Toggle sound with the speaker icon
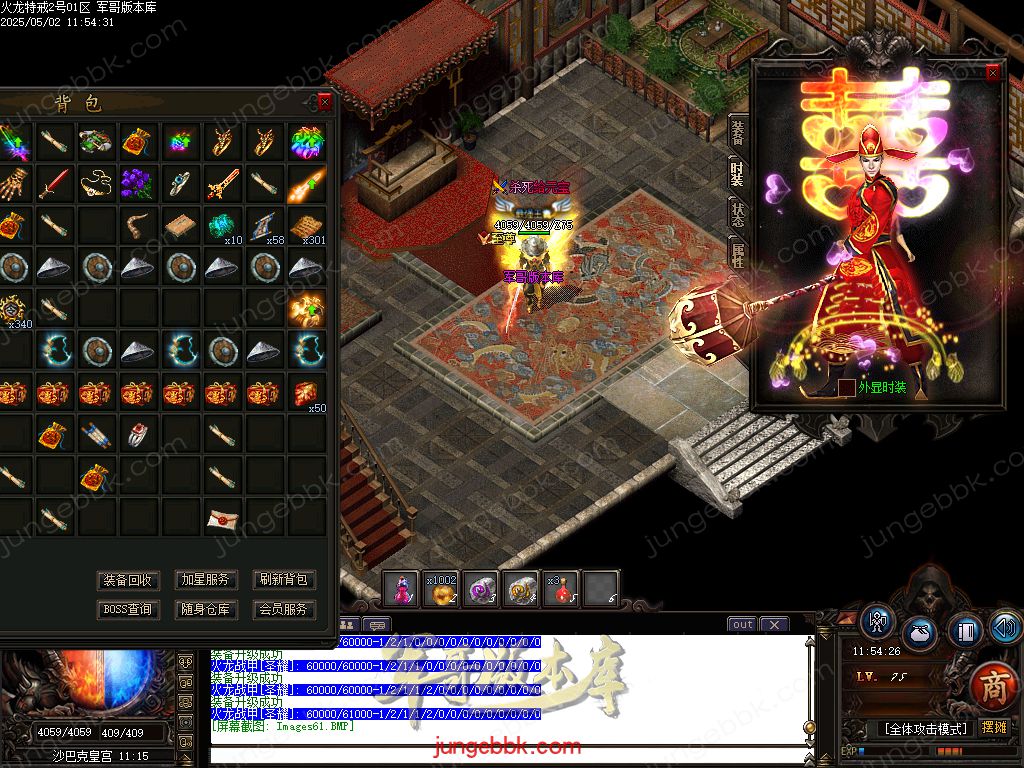This screenshot has height=768, width=1024. click(1005, 627)
